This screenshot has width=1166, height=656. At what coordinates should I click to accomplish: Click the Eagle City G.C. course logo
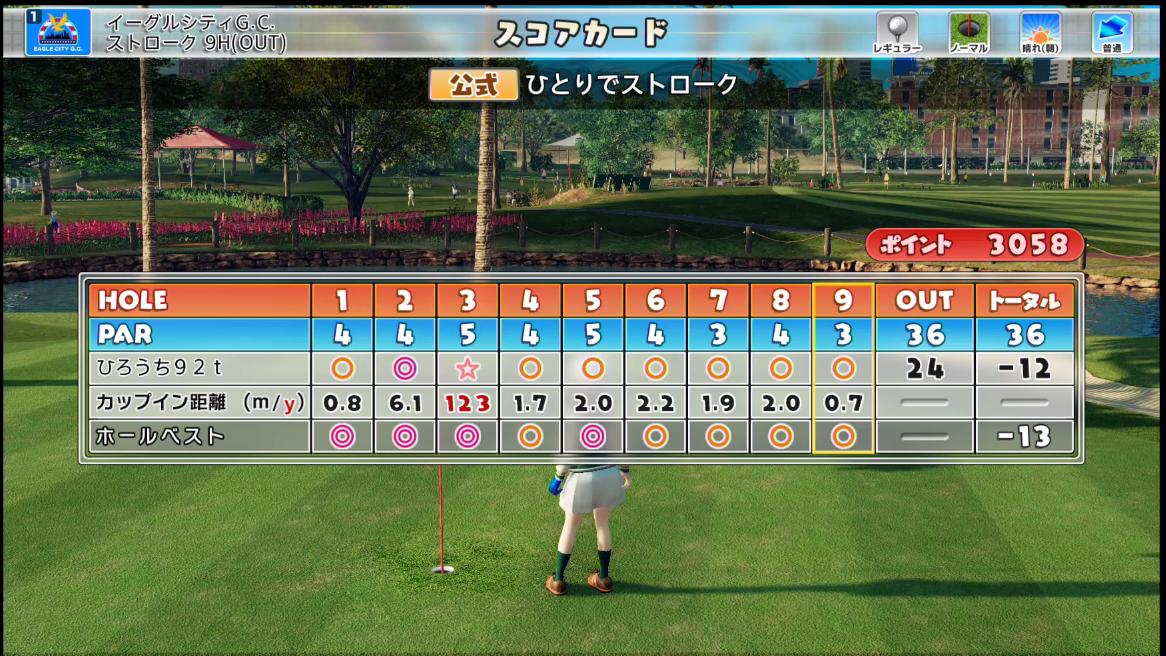click(x=58, y=32)
